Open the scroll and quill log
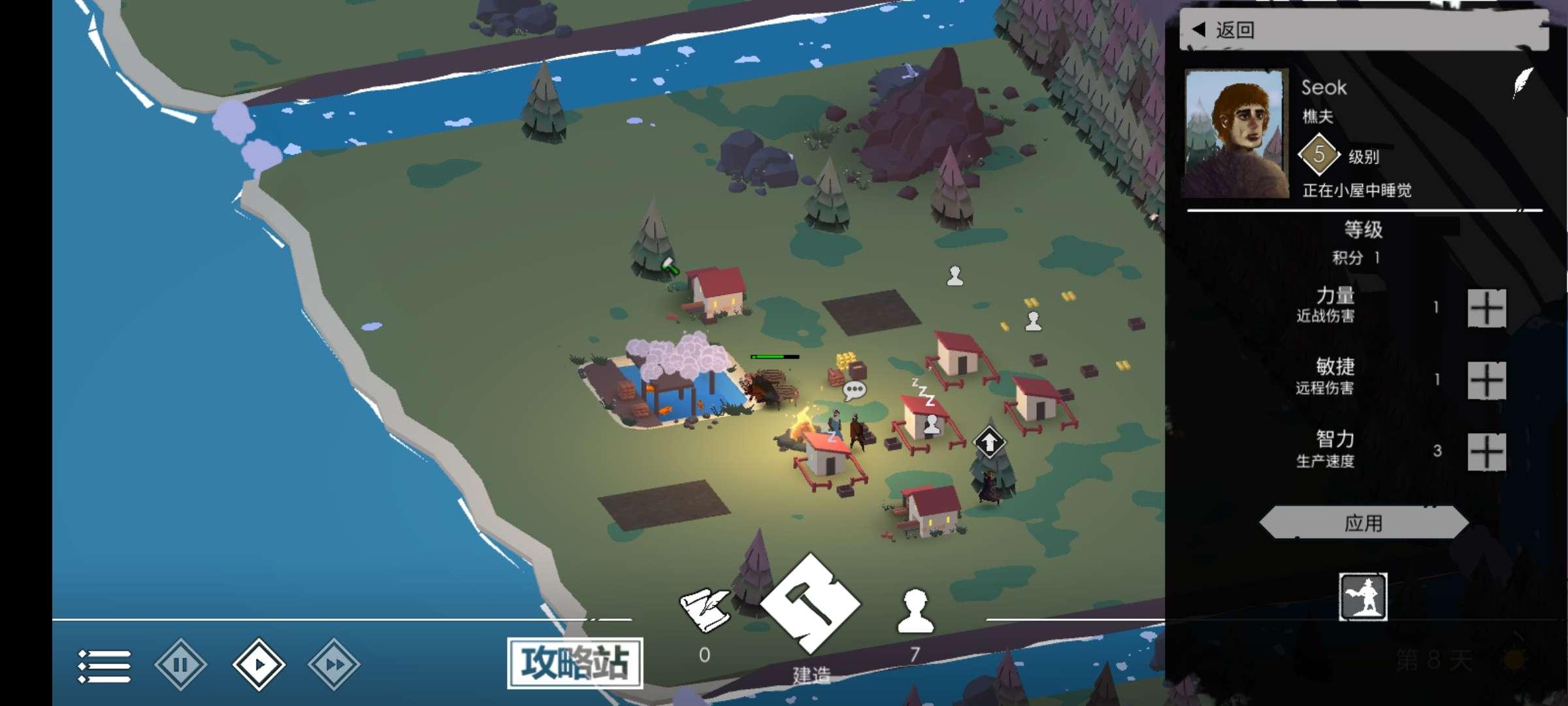Viewport: 1568px width, 706px height. tap(704, 611)
